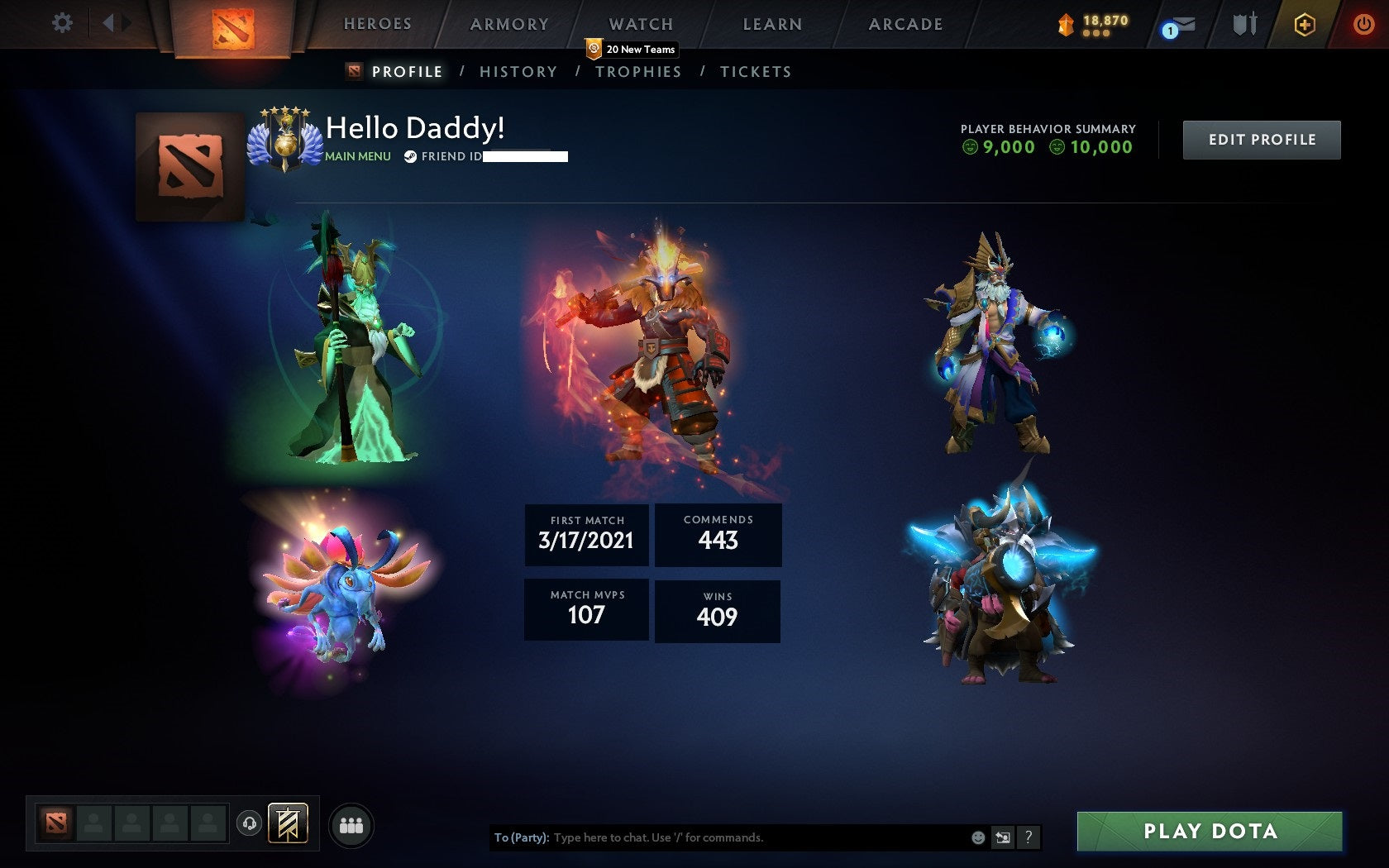Open the ARCADE menu
This screenshot has height=868, width=1389.
coord(905,24)
